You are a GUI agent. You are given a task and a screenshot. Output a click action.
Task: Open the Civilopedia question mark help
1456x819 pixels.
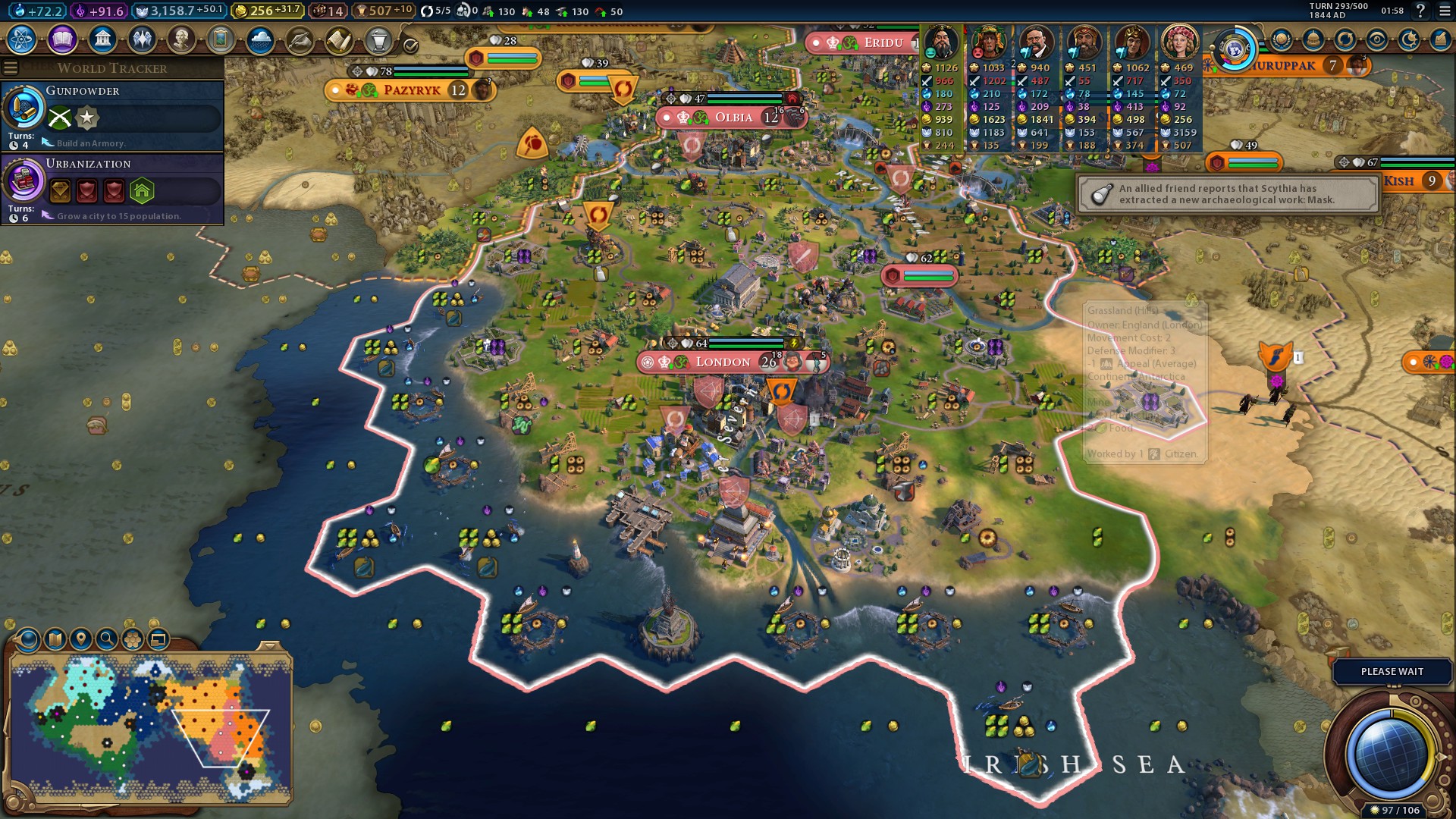point(1420,11)
